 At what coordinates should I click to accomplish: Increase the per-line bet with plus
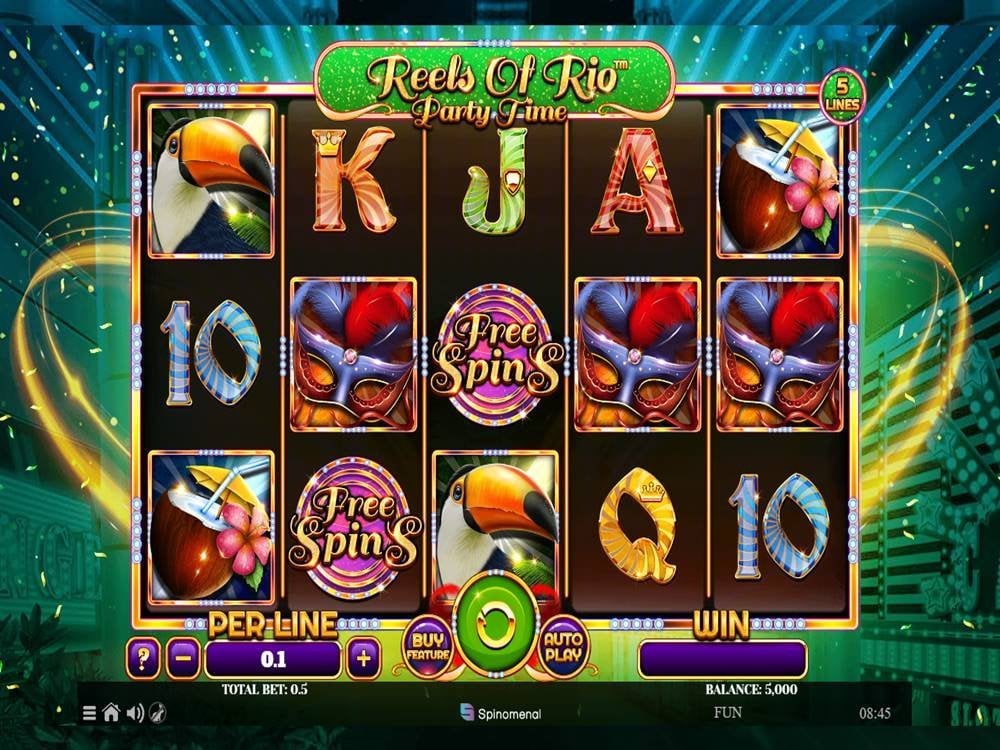tap(363, 659)
